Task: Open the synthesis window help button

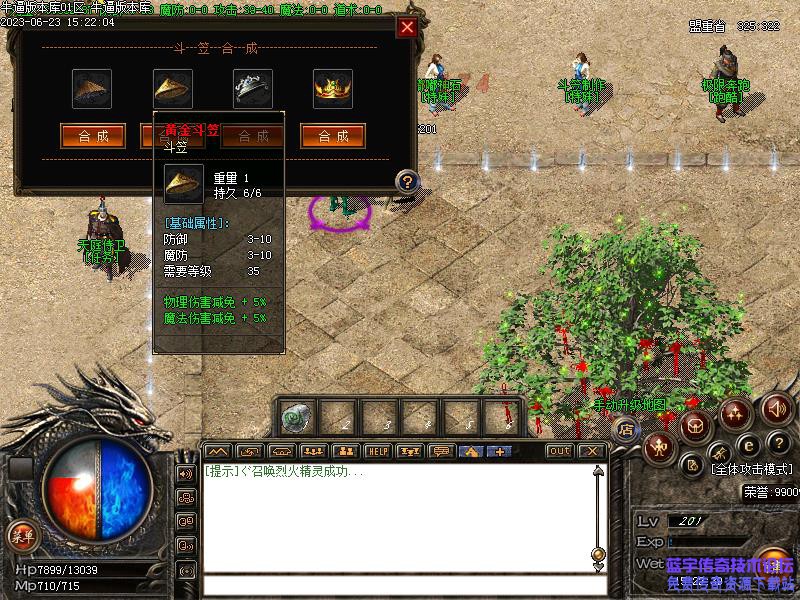Action: (x=407, y=181)
